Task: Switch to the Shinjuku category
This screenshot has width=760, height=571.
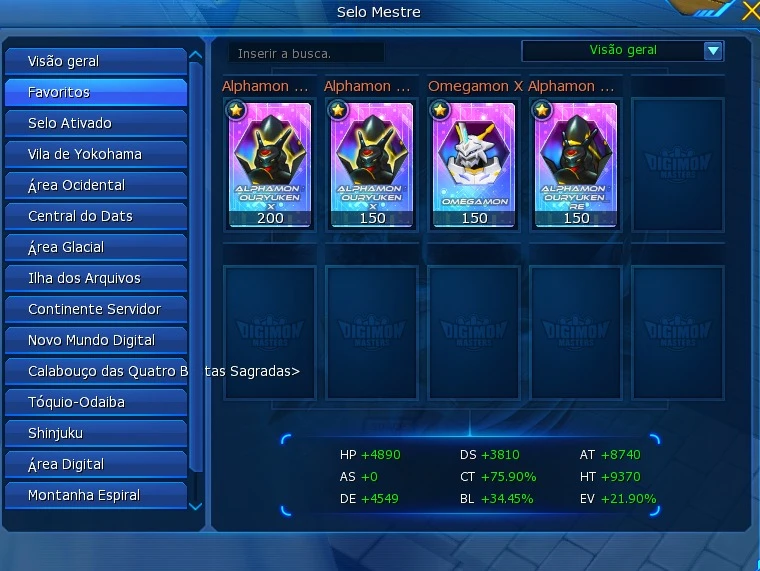Action: 95,433
